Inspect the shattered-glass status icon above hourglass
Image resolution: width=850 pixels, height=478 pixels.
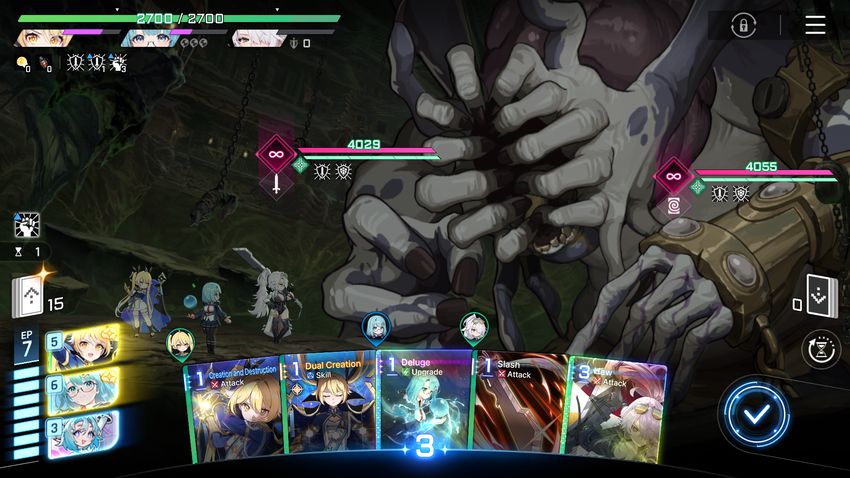tap(28, 225)
